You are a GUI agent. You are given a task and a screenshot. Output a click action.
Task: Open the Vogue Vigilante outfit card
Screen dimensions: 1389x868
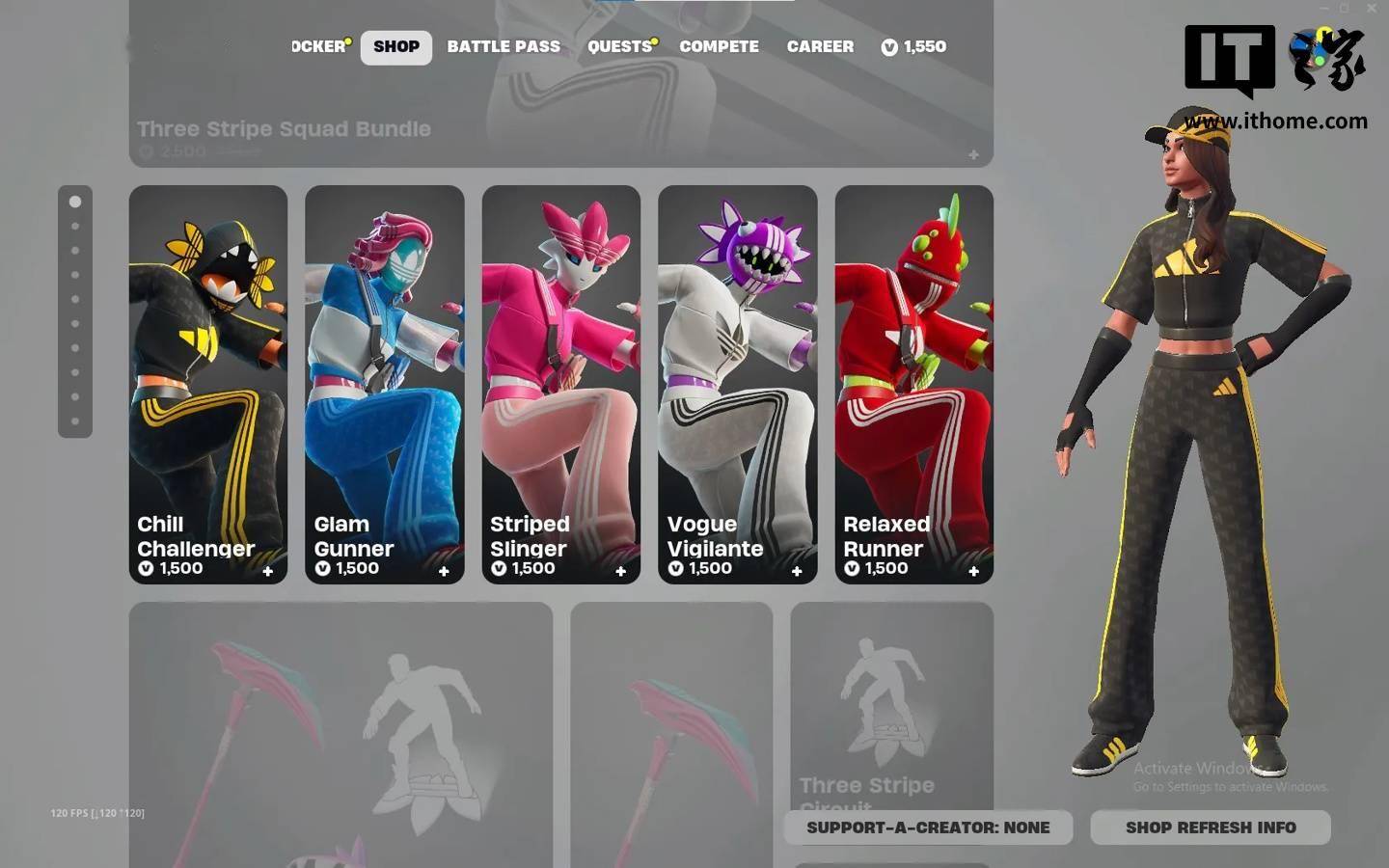tap(738, 384)
